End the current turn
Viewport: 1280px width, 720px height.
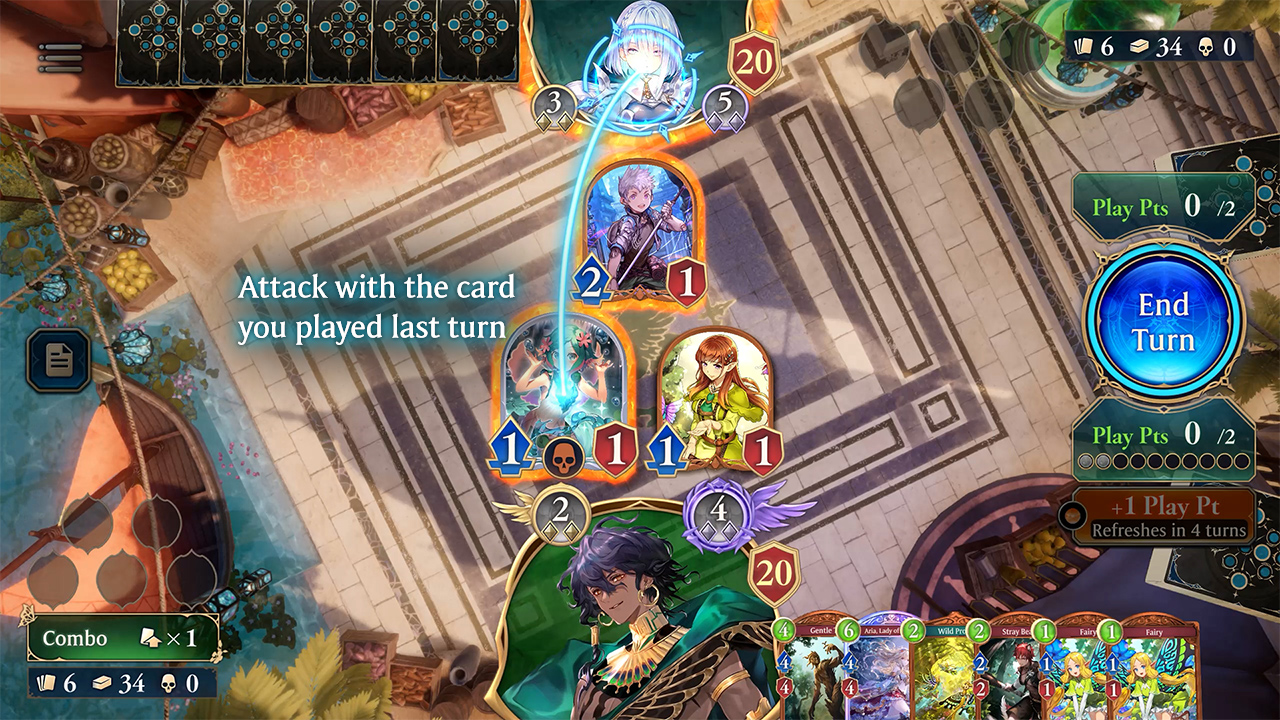[x=1164, y=322]
